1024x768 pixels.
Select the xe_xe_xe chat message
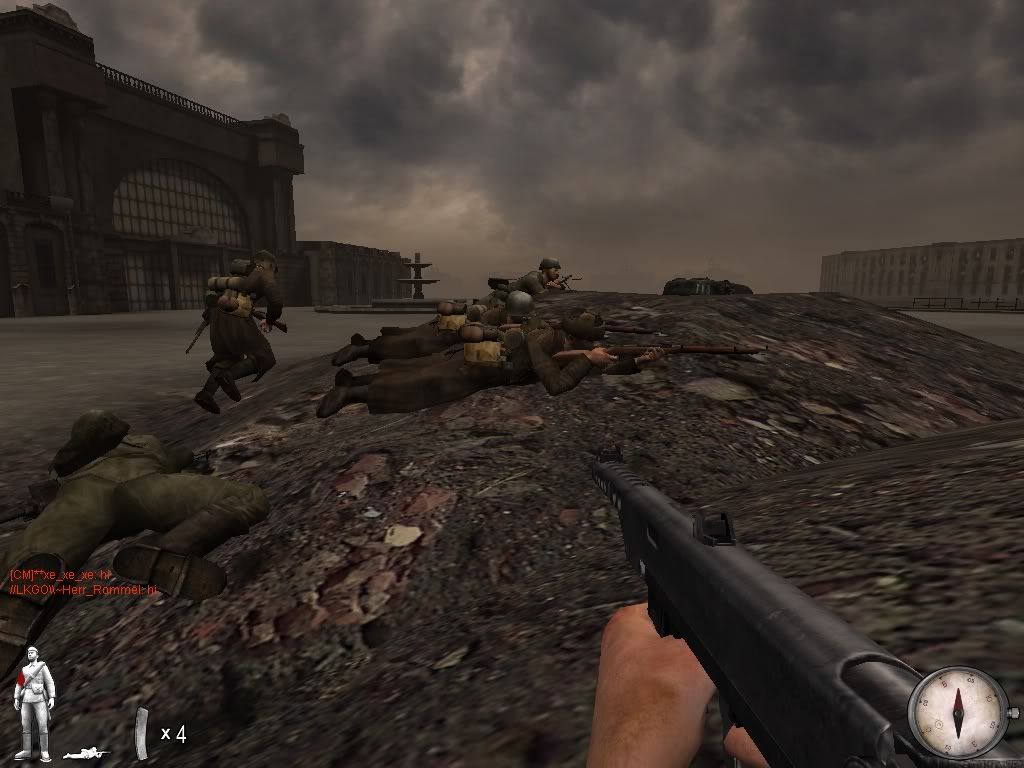click(x=60, y=576)
